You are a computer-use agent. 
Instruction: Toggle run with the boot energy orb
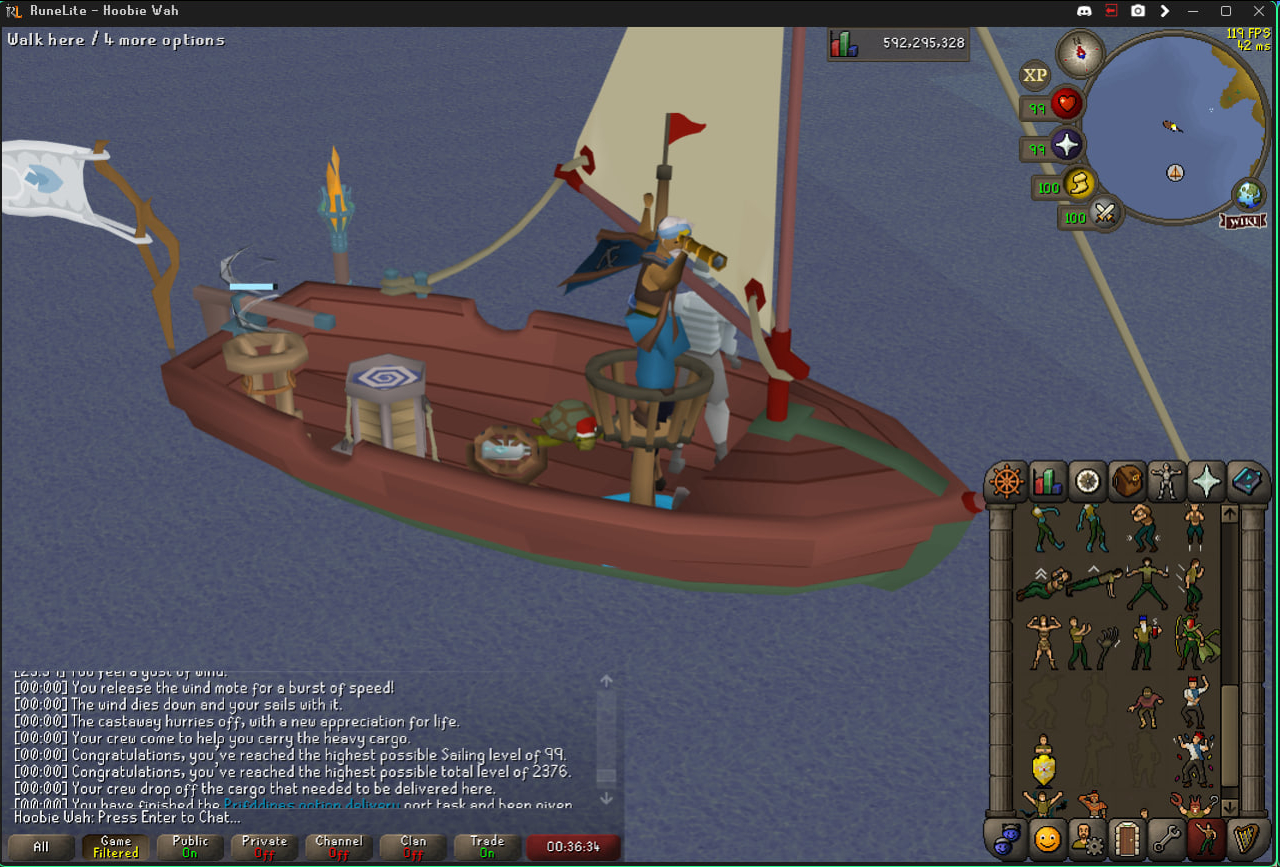coord(1078,185)
